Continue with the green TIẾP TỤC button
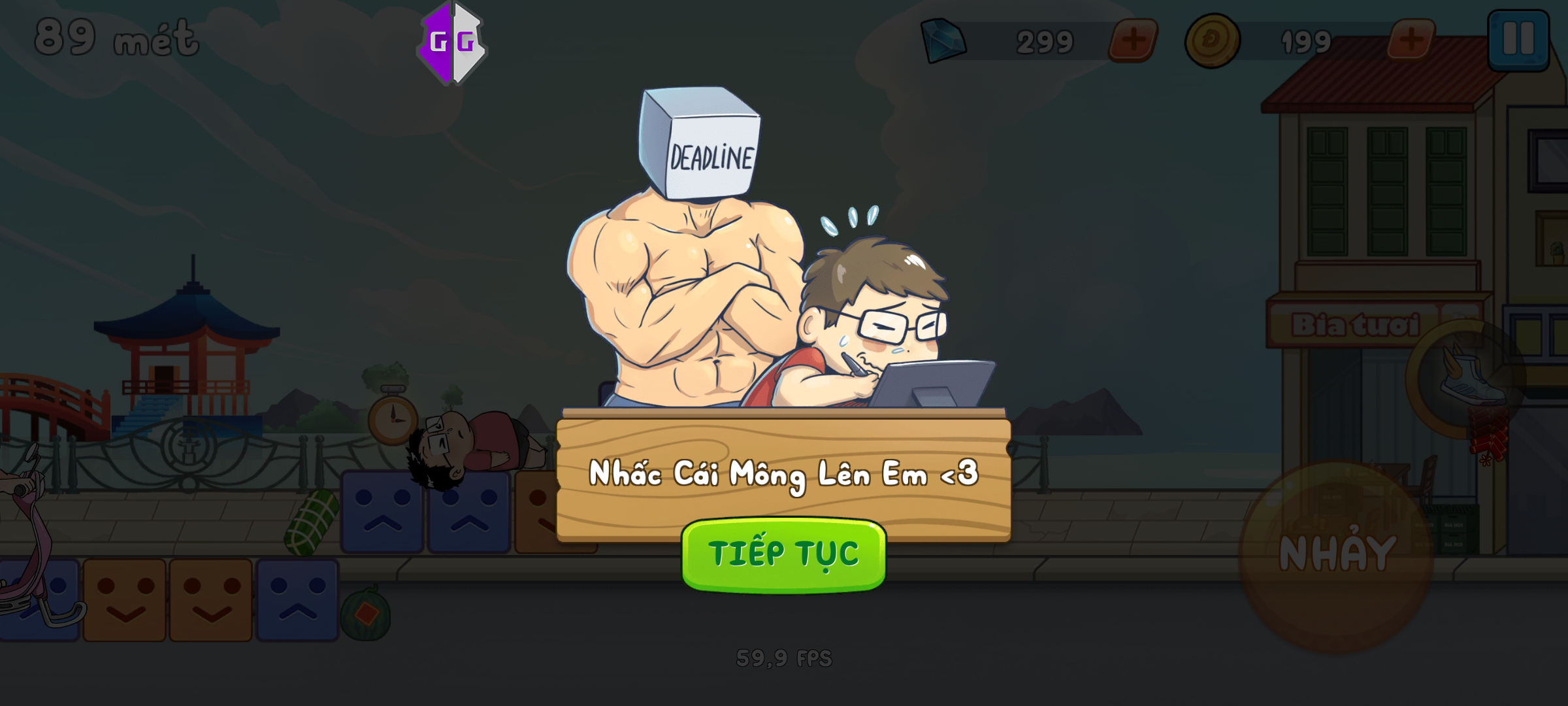The height and width of the screenshot is (706, 1568). coord(783,554)
